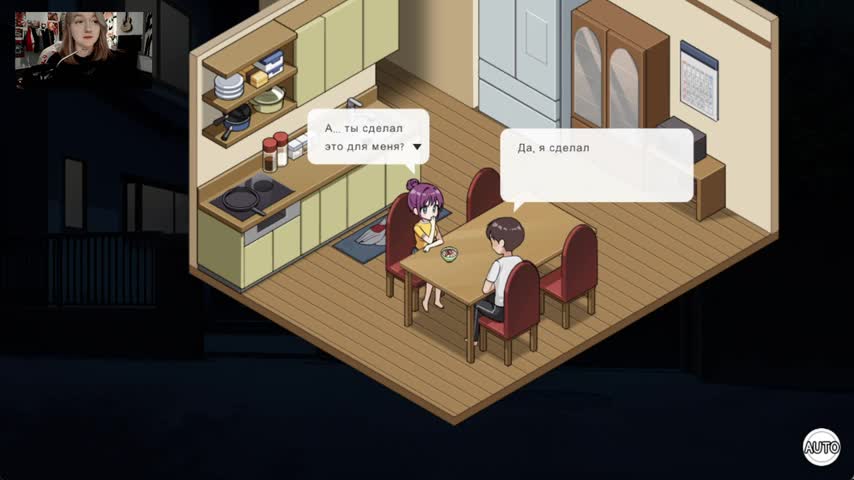This screenshot has width=854, height=480.
Task: Advance dialogue via the arrow in girl's speech bubble
Action: click(x=418, y=147)
